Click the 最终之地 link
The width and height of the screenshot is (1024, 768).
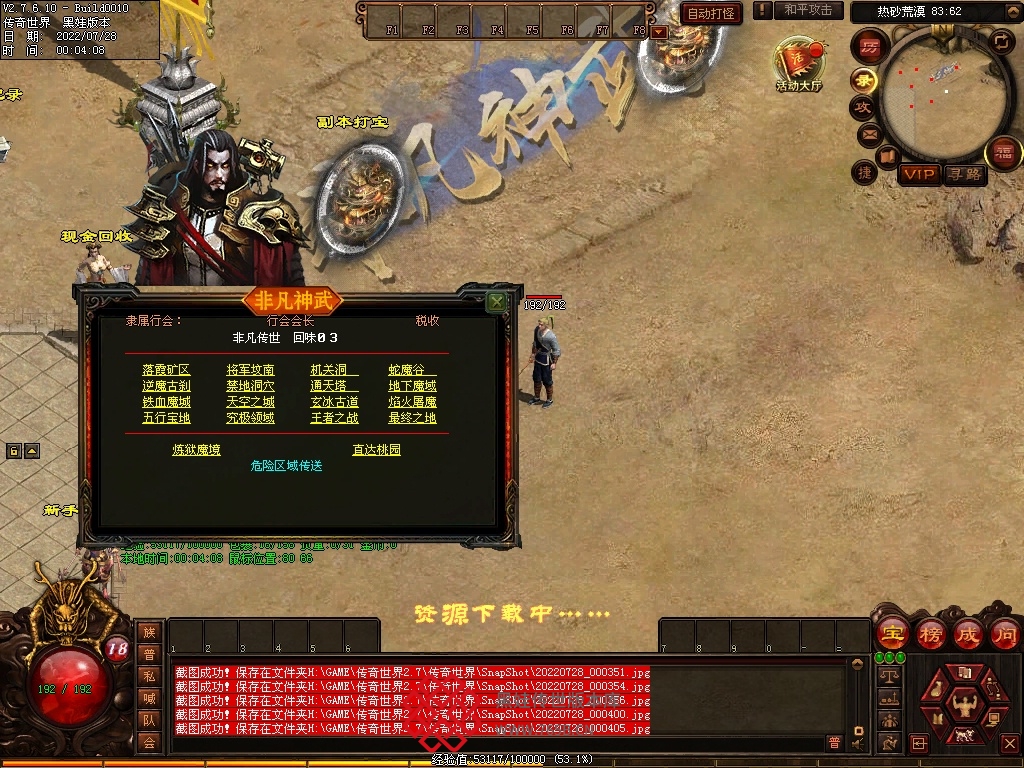pyautogui.click(x=412, y=418)
